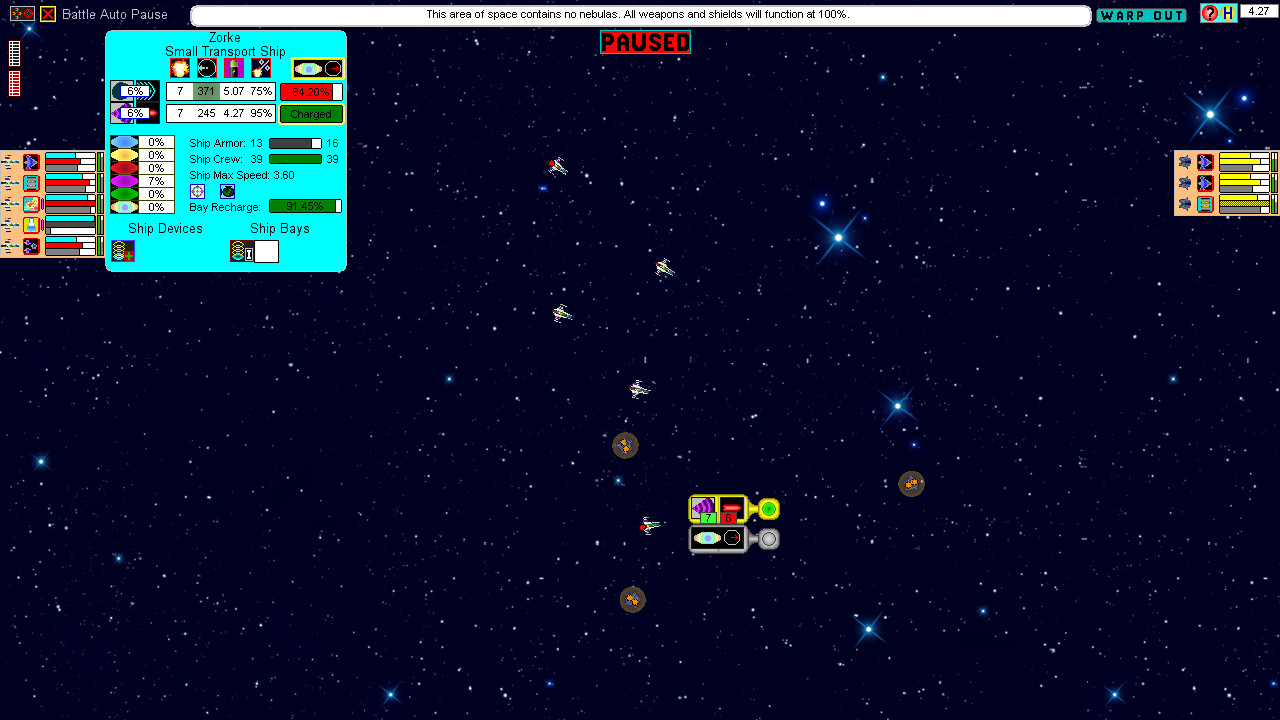Viewport: 1280px width, 720px height.
Task: Select the blue fighter ship in the left roster
Action: pos(31,160)
